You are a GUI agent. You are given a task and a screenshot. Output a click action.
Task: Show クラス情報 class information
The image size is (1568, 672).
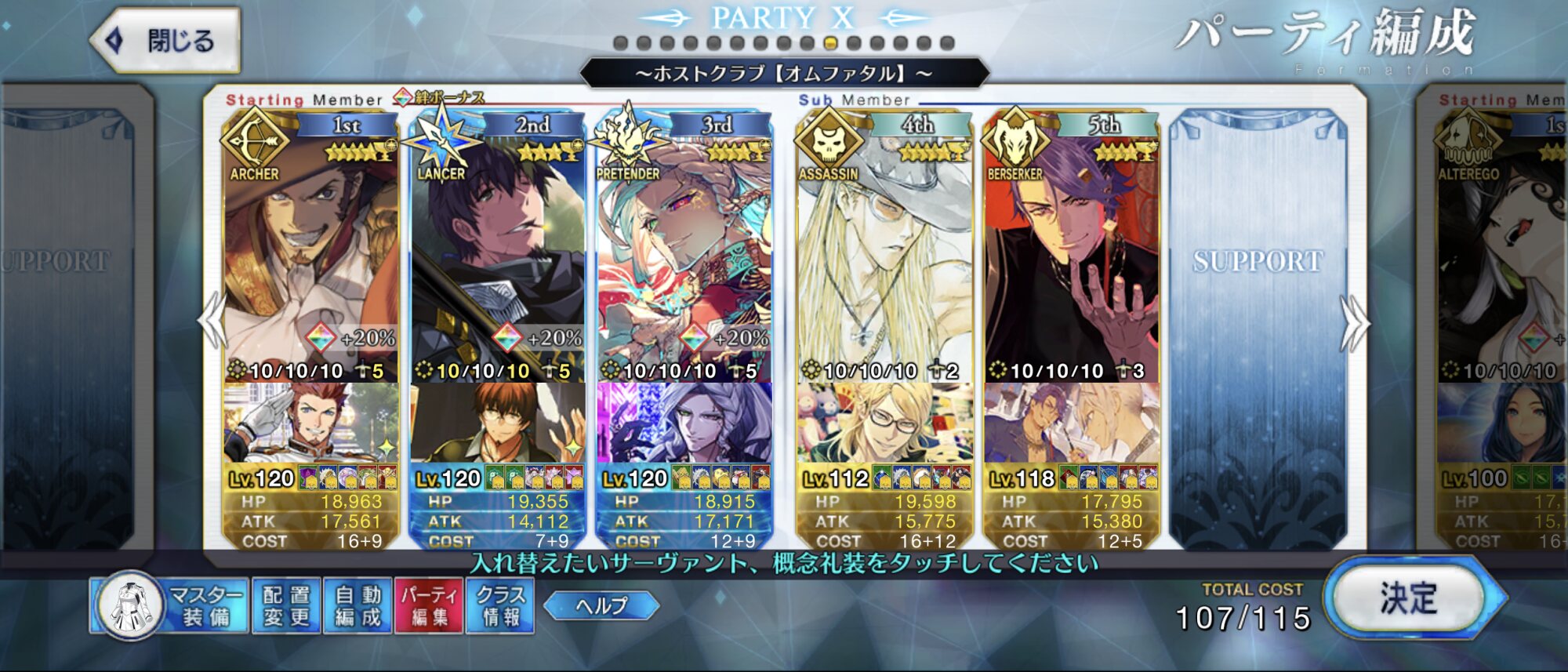(501, 606)
